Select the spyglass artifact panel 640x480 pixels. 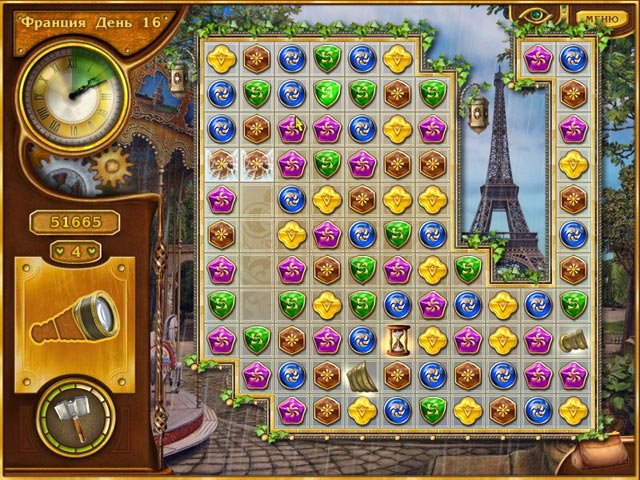tap(75, 313)
